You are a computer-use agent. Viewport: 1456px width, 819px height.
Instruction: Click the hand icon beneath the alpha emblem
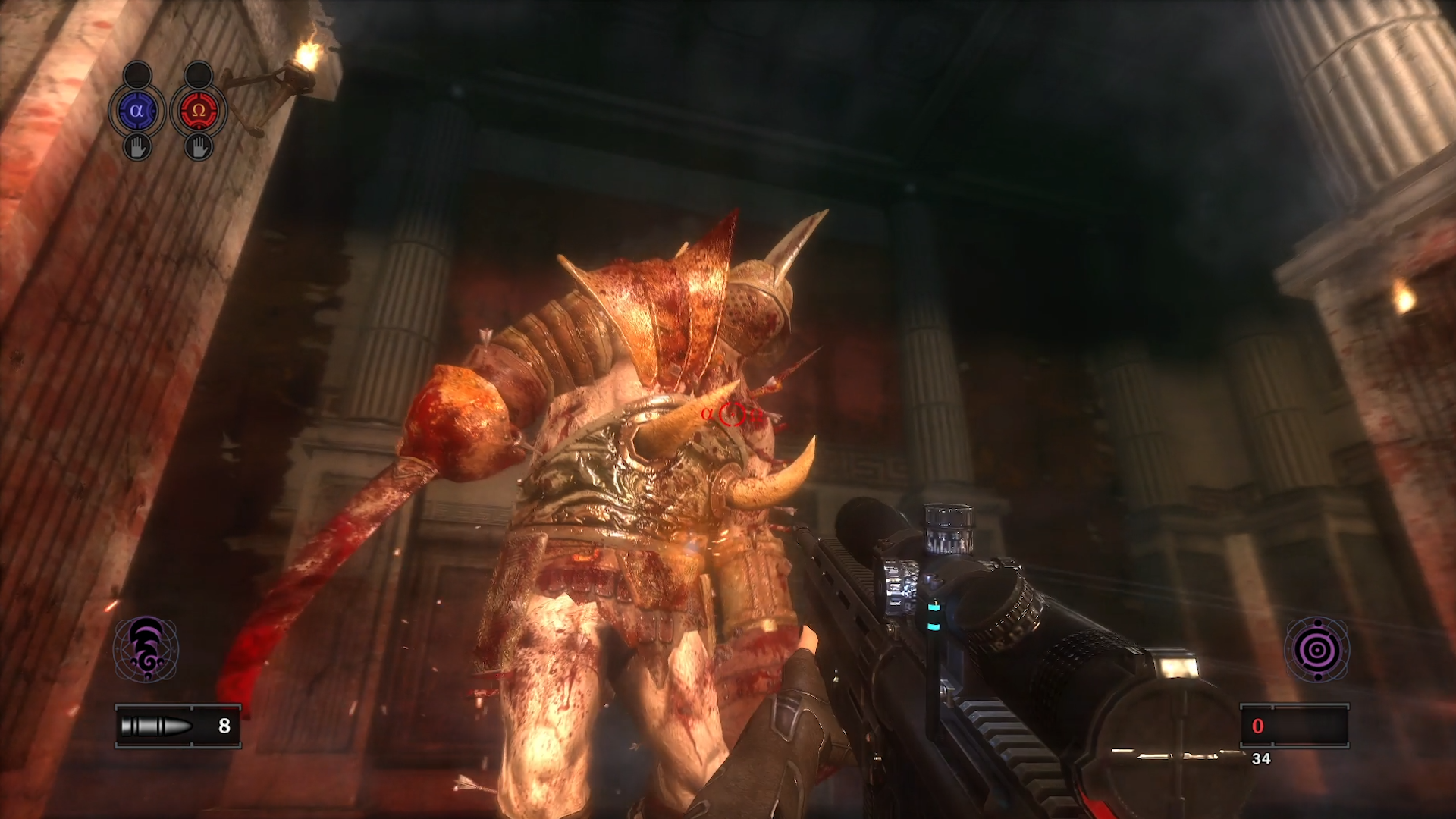(x=137, y=147)
